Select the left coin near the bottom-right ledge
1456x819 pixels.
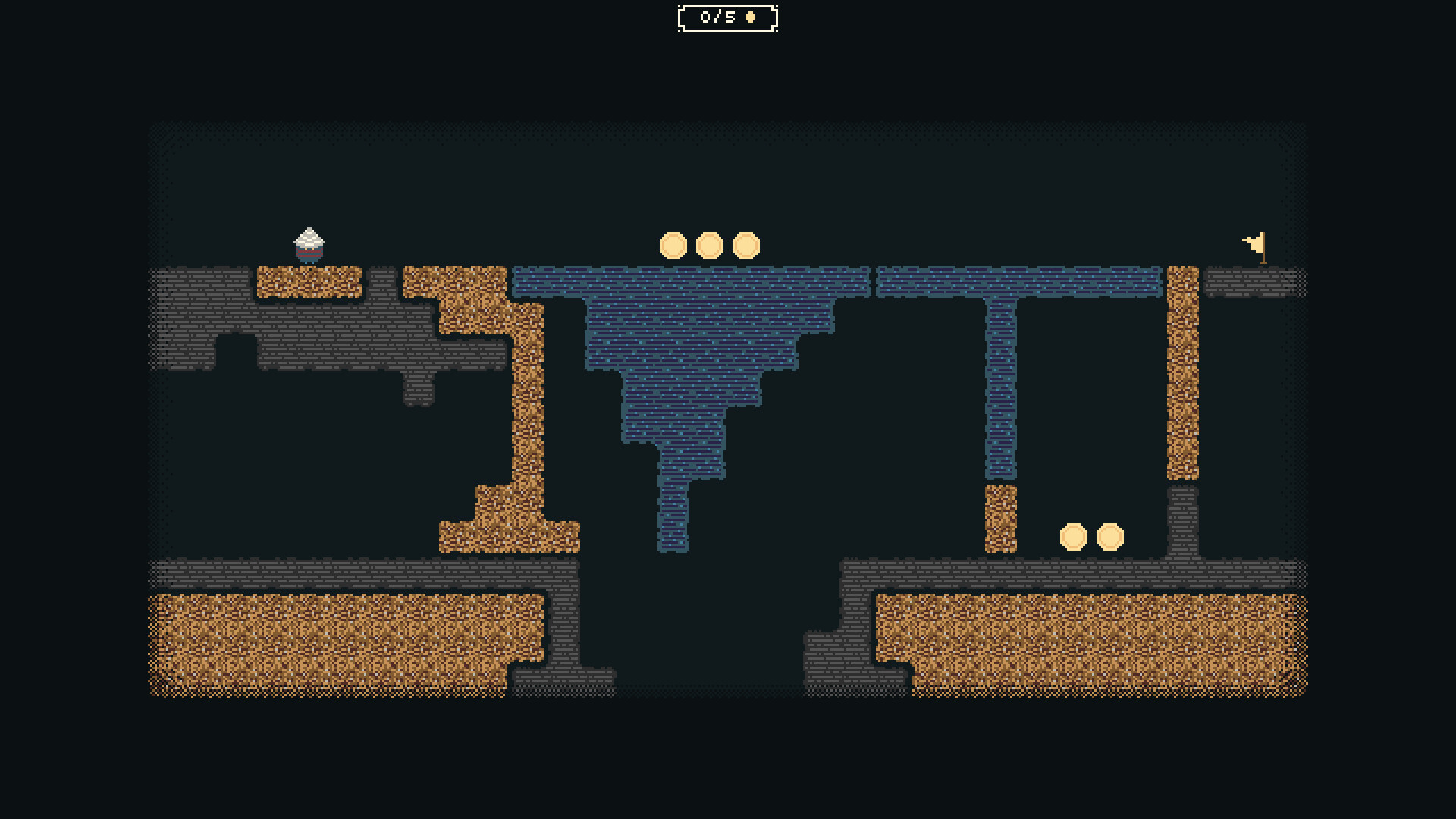[x=1074, y=535]
